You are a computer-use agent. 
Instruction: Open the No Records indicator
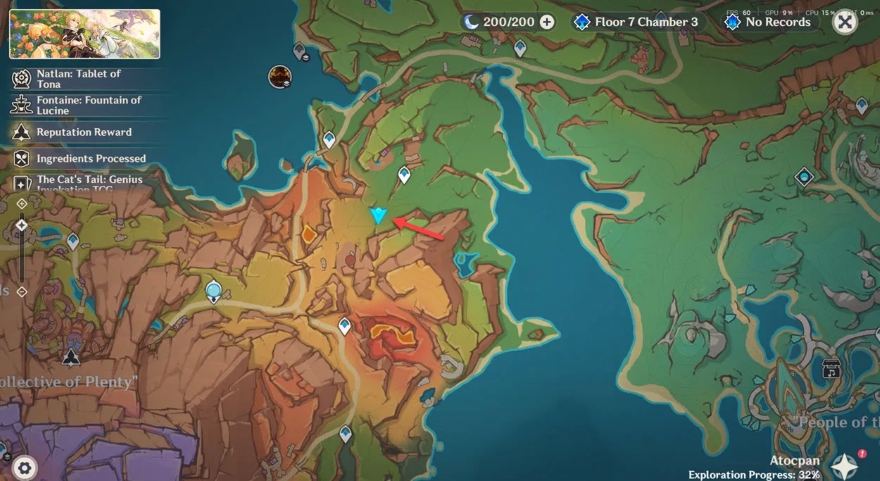(768, 22)
